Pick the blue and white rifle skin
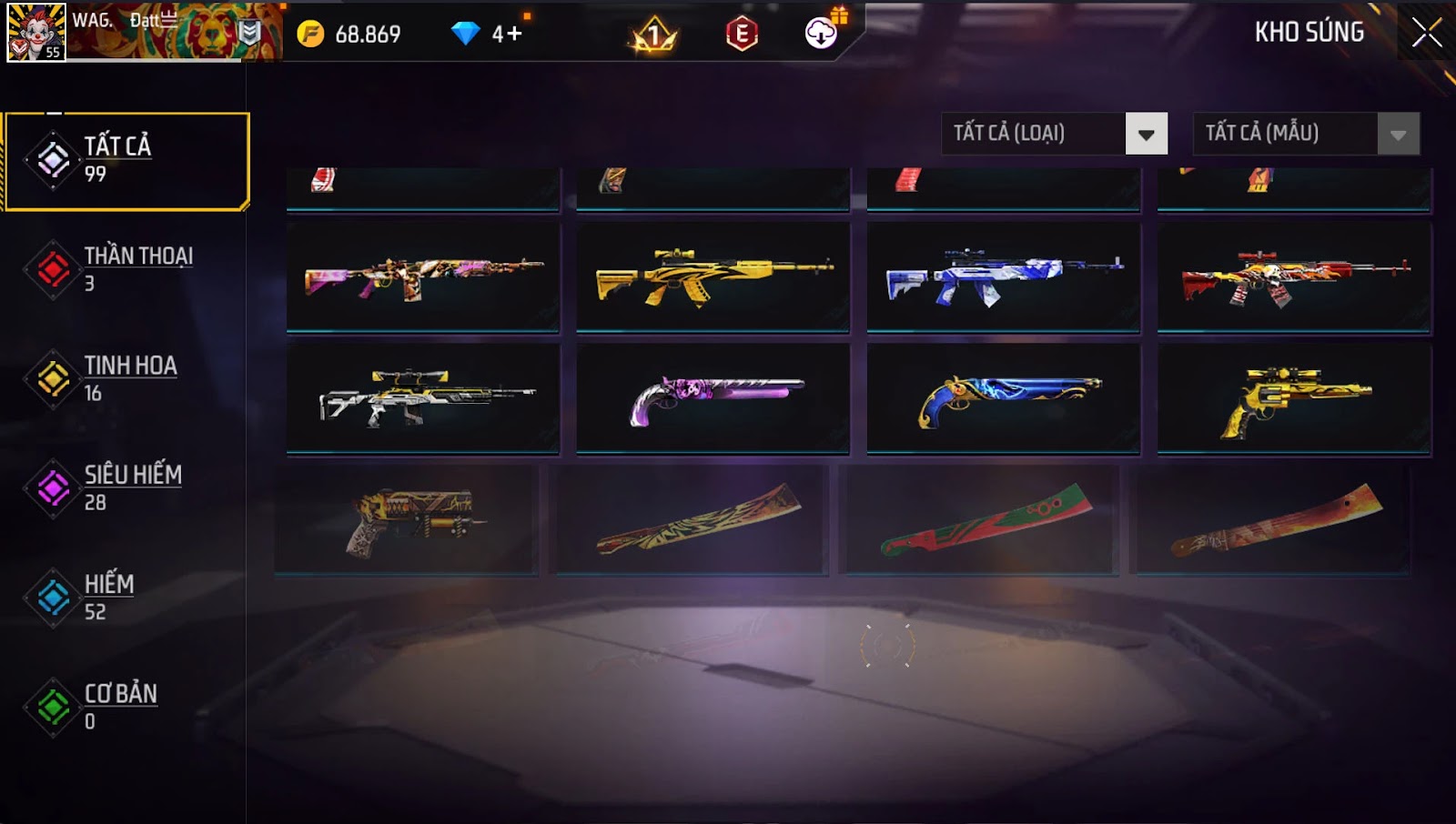Viewport: 1456px width, 824px height. pyautogui.click(x=1003, y=276)
